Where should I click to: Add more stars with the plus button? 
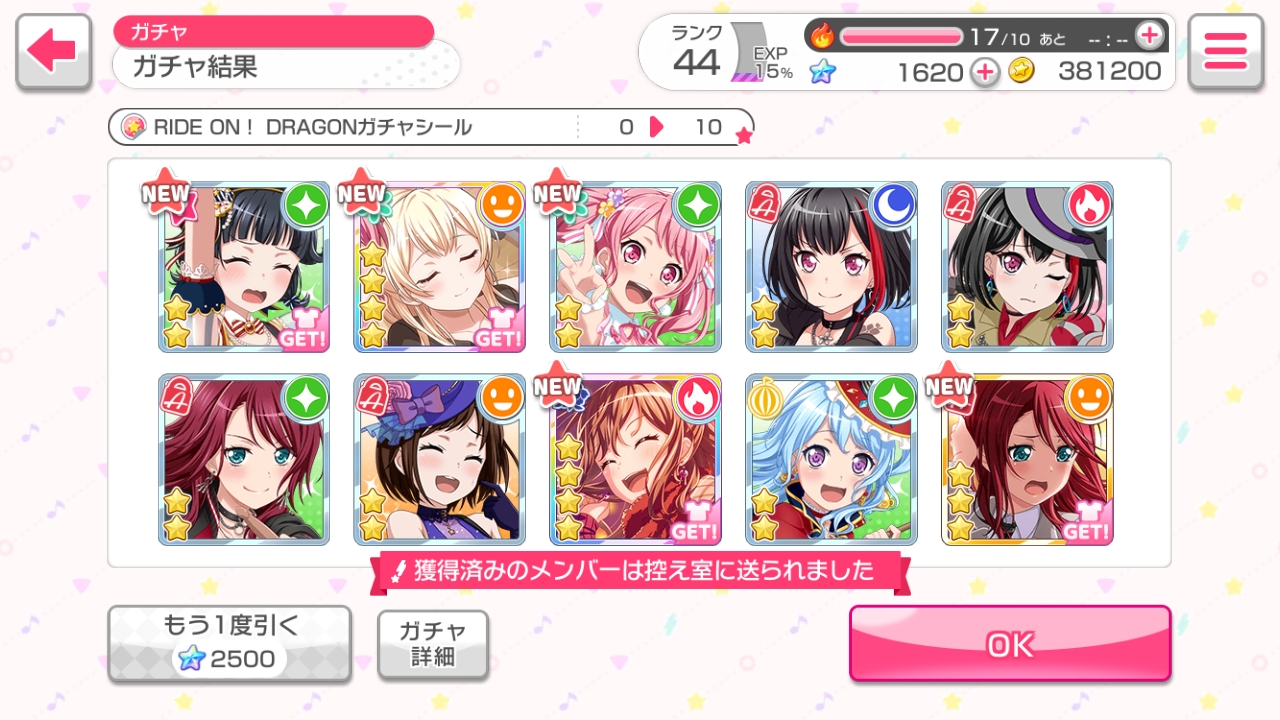985,72
